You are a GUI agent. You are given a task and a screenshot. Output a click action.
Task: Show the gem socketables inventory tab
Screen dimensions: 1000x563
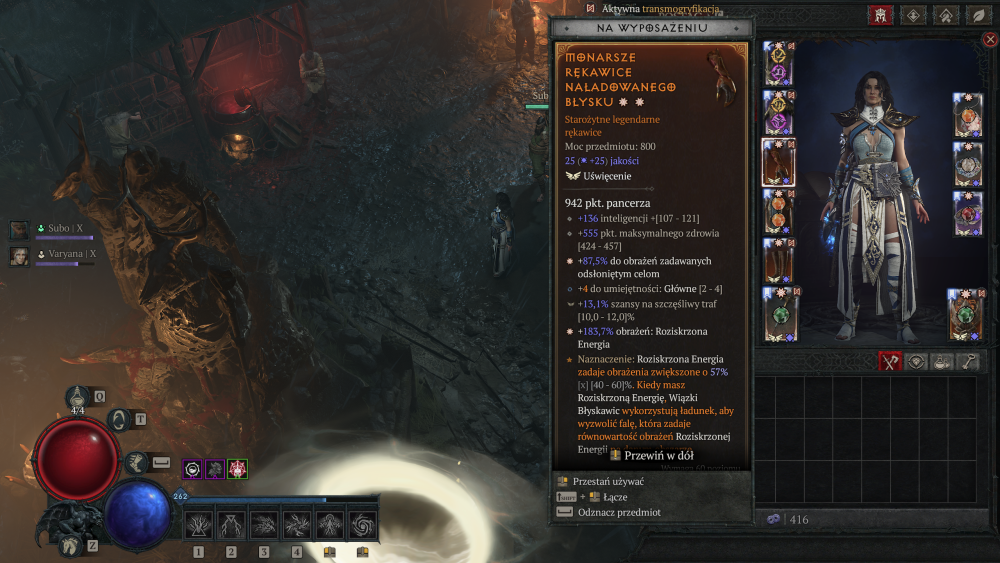[917, 362]
